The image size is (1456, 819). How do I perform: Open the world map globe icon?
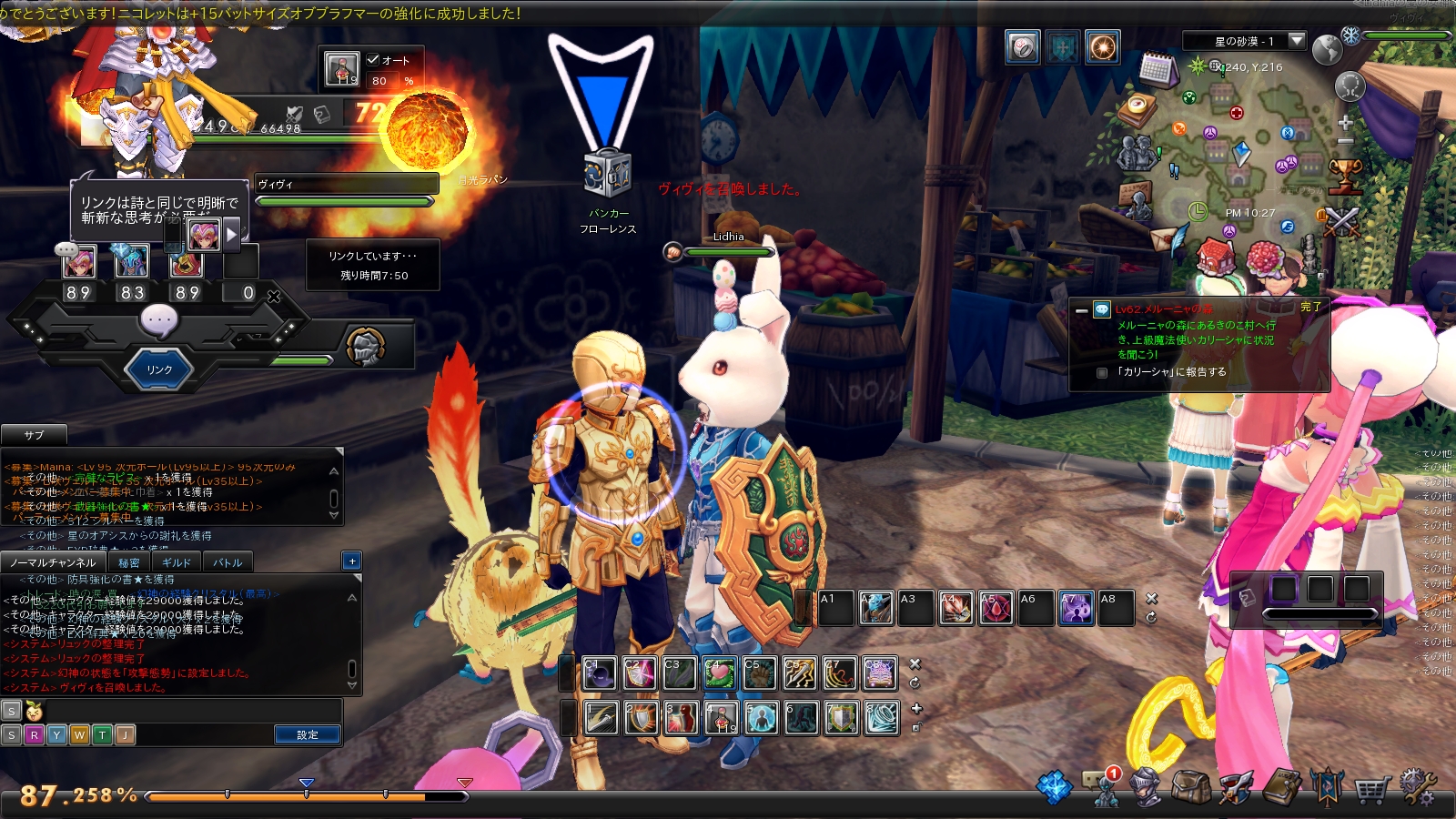1327,50
